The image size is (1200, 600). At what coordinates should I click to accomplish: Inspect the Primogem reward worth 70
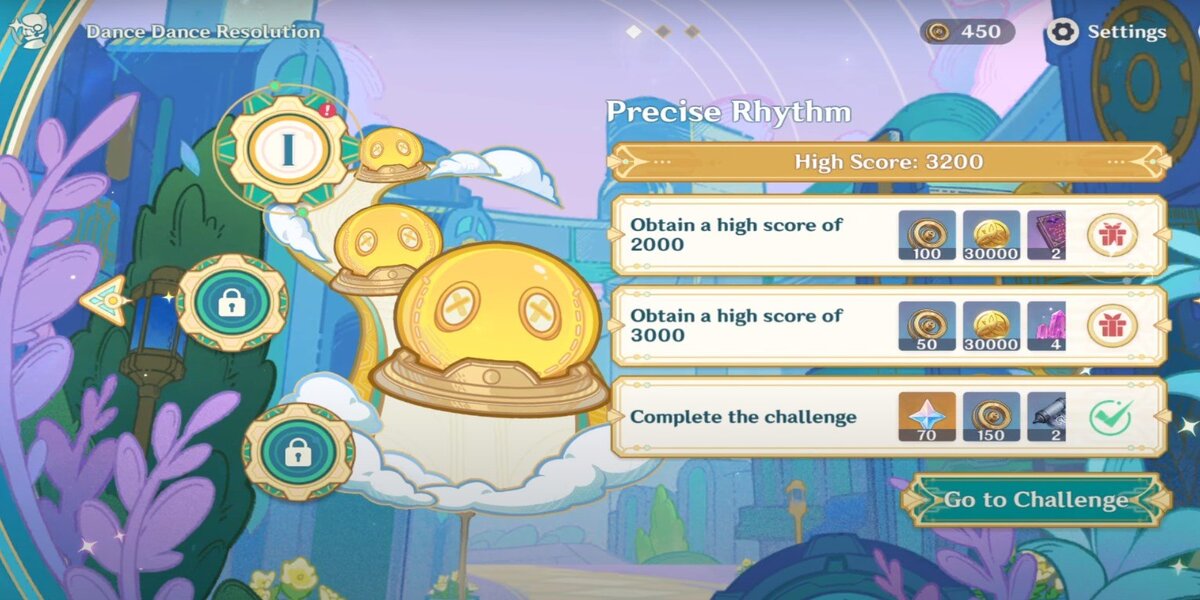[x=926, y=416]
